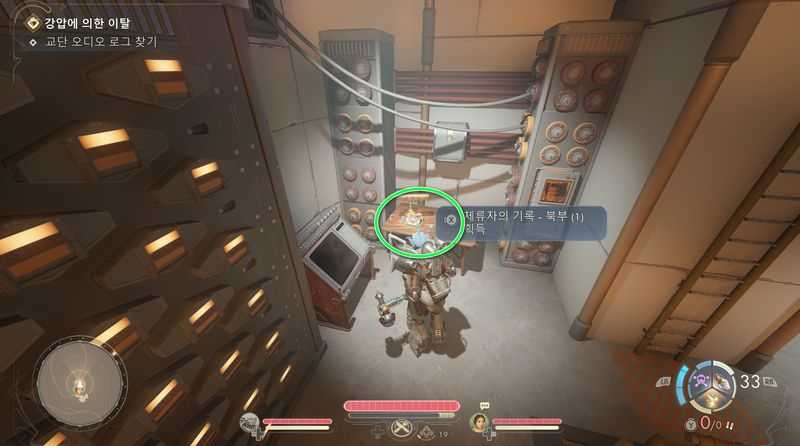Activate the crossed-tools ability icon
Screen dimensions: 800x446
402,428
